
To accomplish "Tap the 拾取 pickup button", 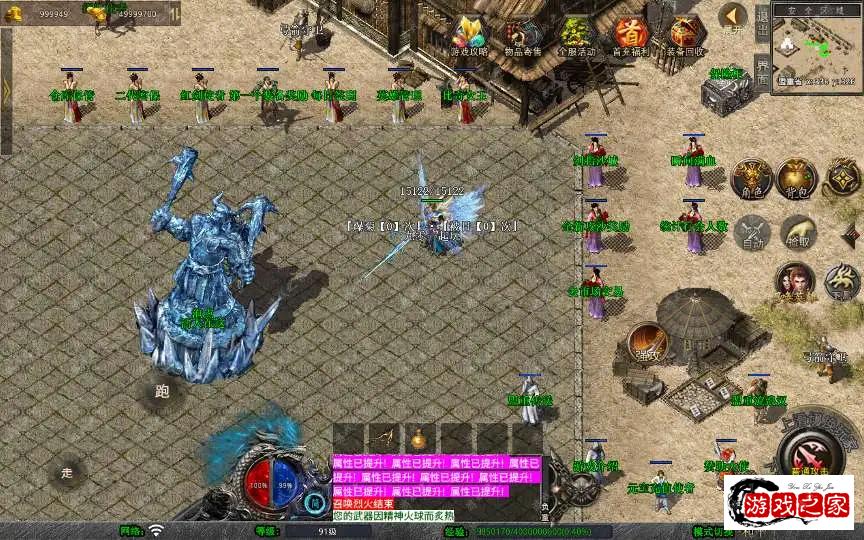I will [x=797, y=231].
